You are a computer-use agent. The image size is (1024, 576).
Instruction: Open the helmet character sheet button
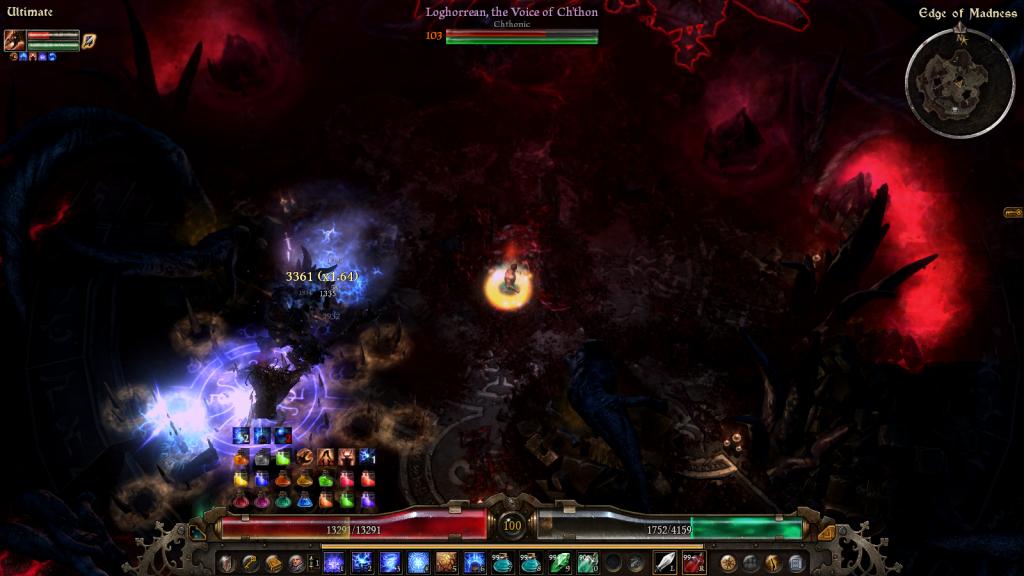click(x=227, y=562)
